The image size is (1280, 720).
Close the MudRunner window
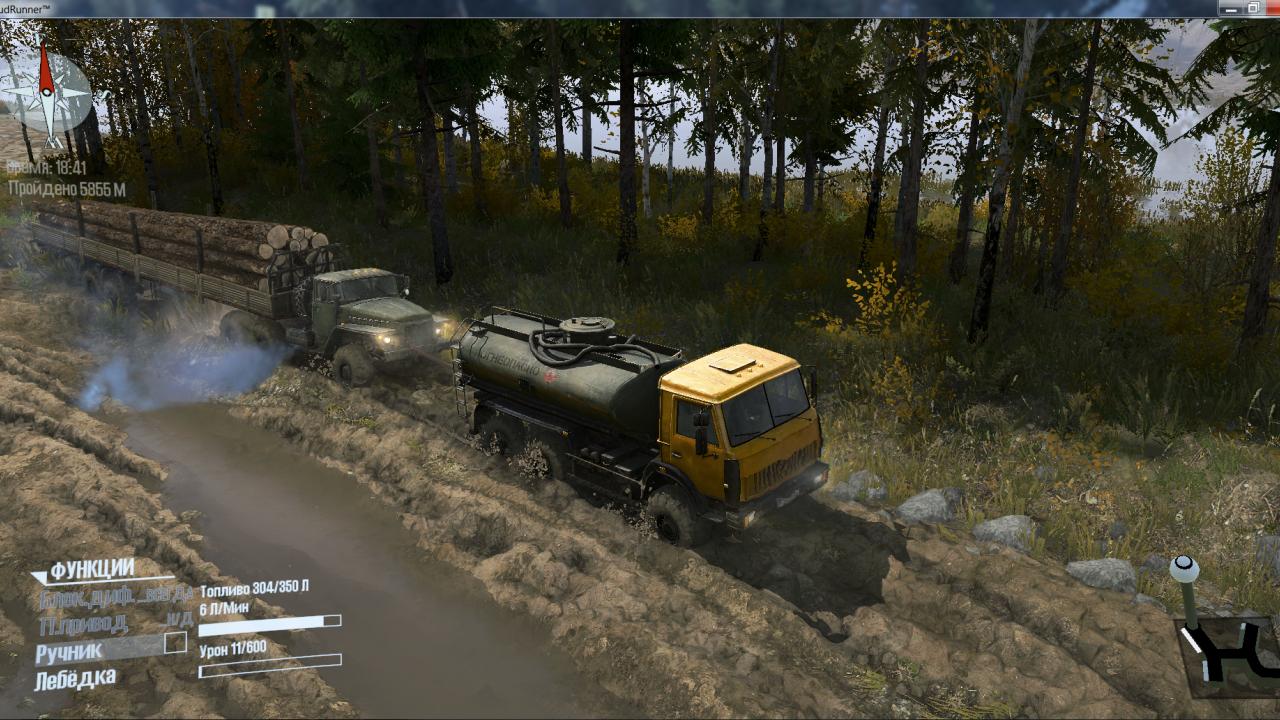pyautogui.click(x=1272, y=8)
